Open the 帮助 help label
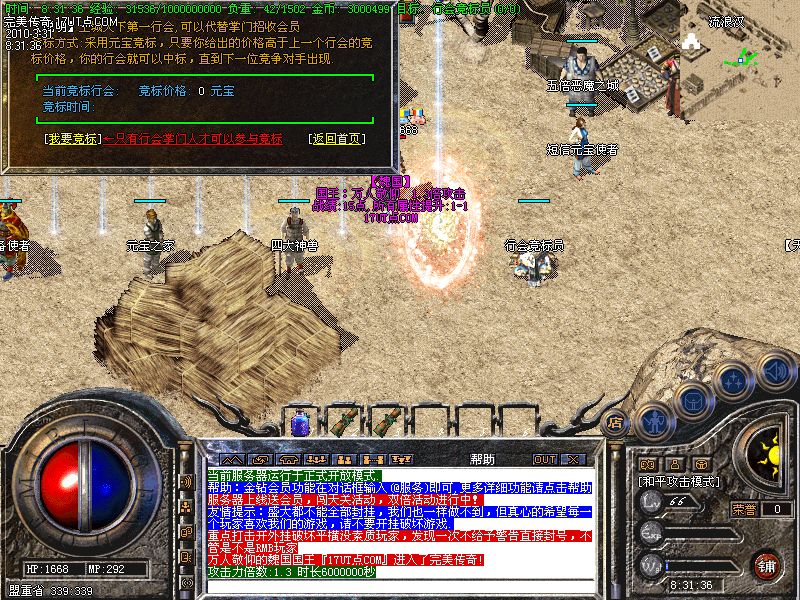 481,459
